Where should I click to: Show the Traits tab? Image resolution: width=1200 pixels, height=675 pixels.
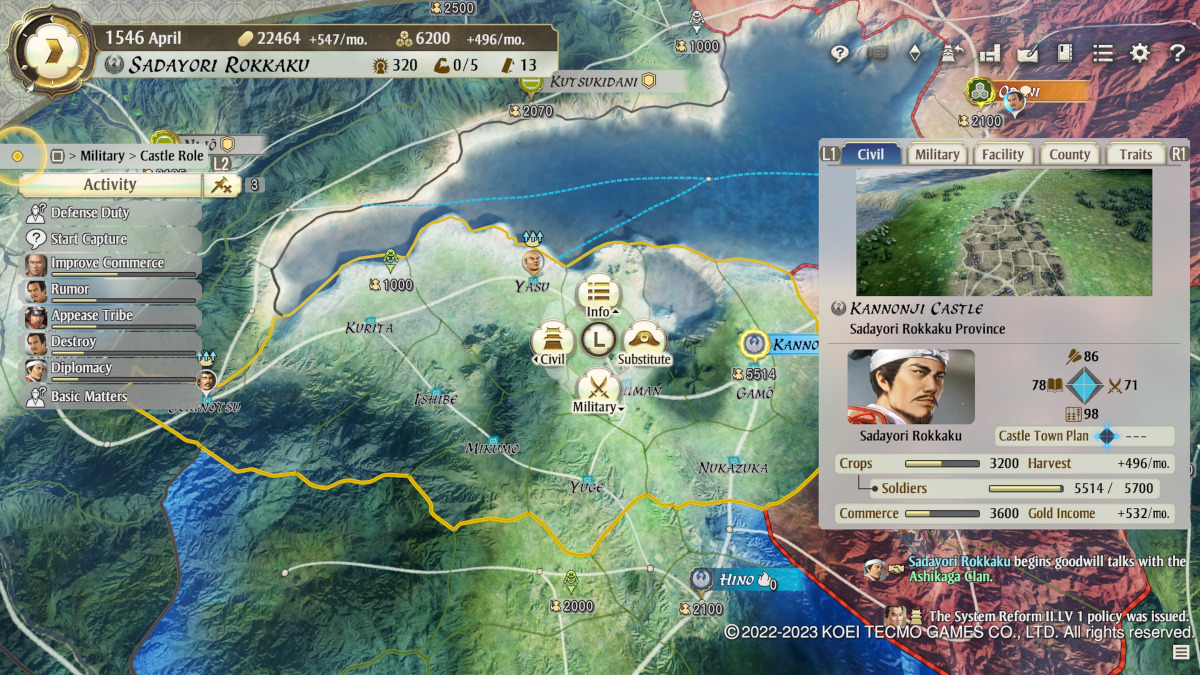coord(1135,154)
